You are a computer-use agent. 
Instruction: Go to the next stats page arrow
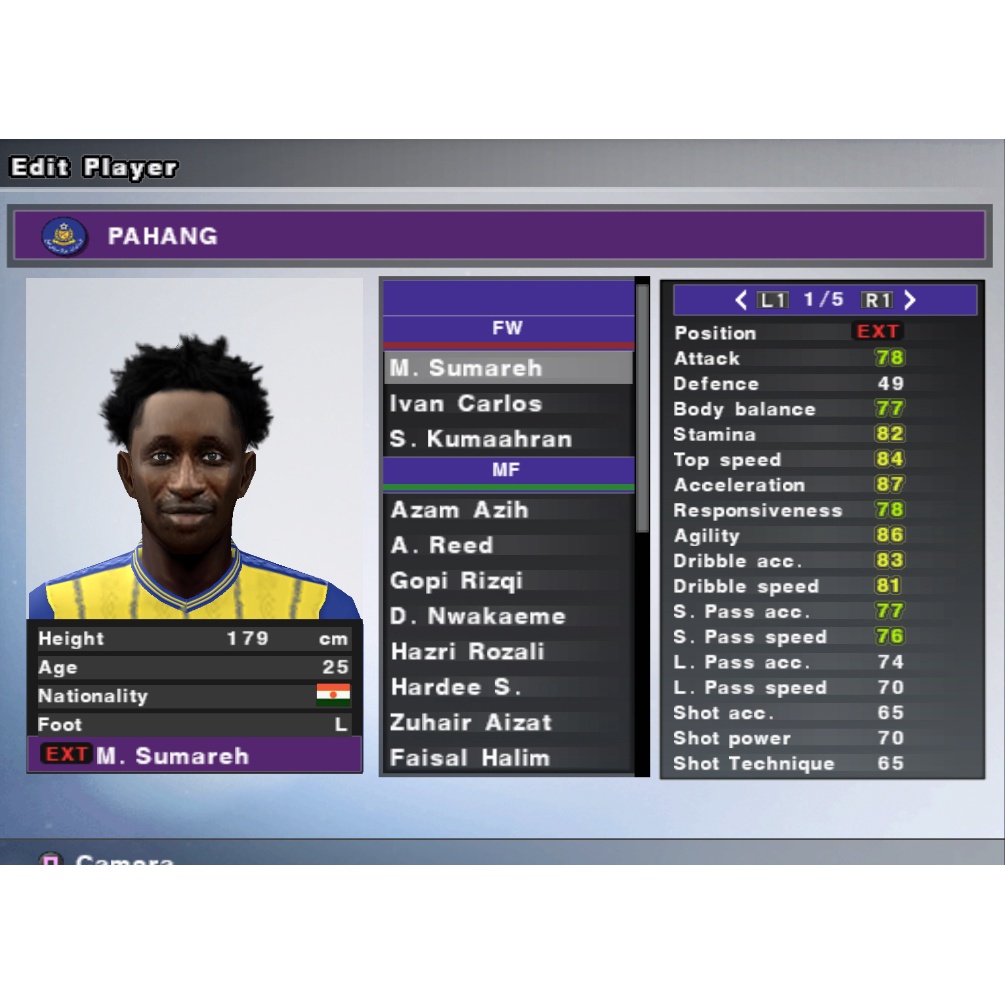910,300
